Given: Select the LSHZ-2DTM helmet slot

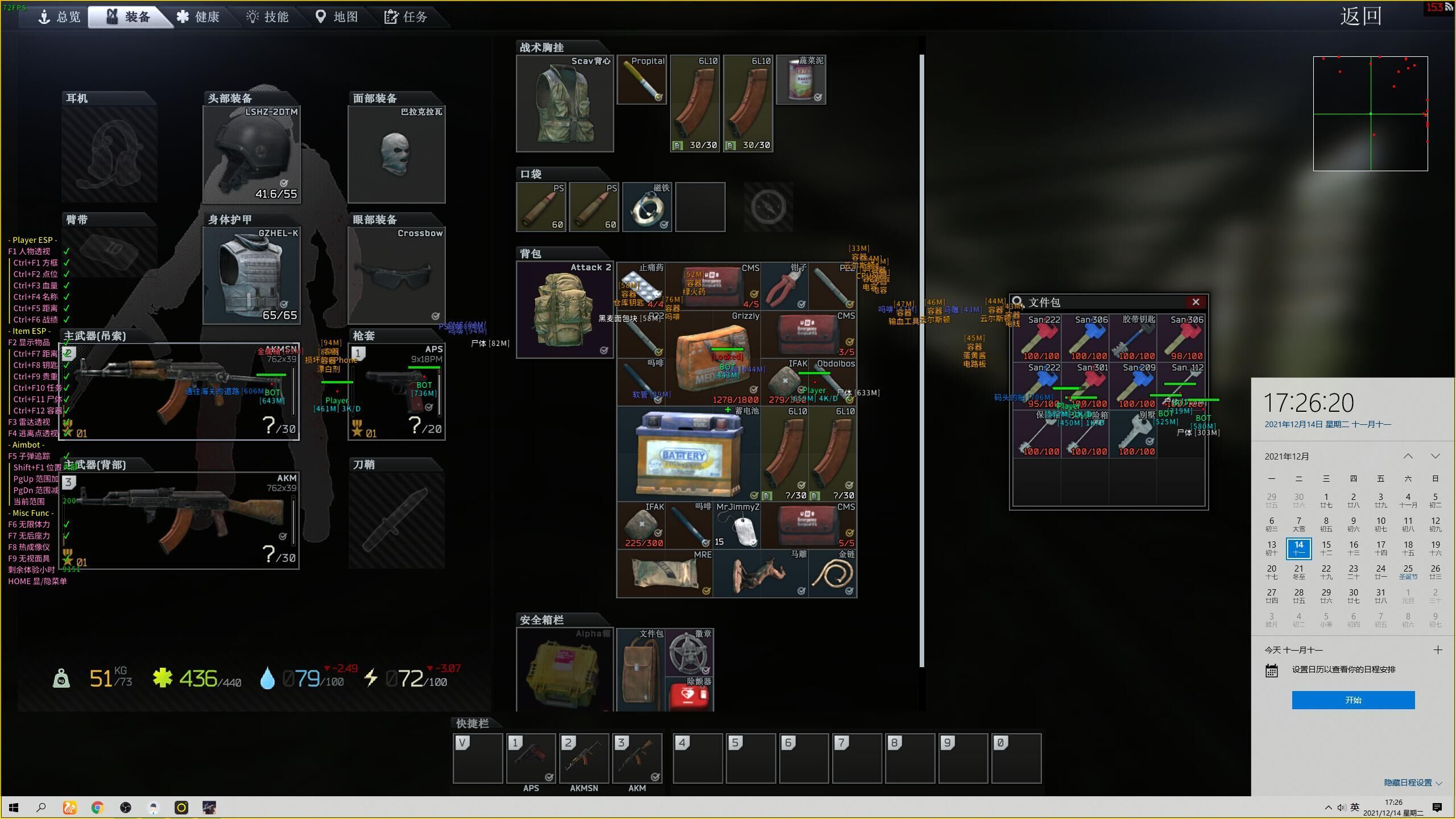Looking at the screenshot, I should coord(251,154).
